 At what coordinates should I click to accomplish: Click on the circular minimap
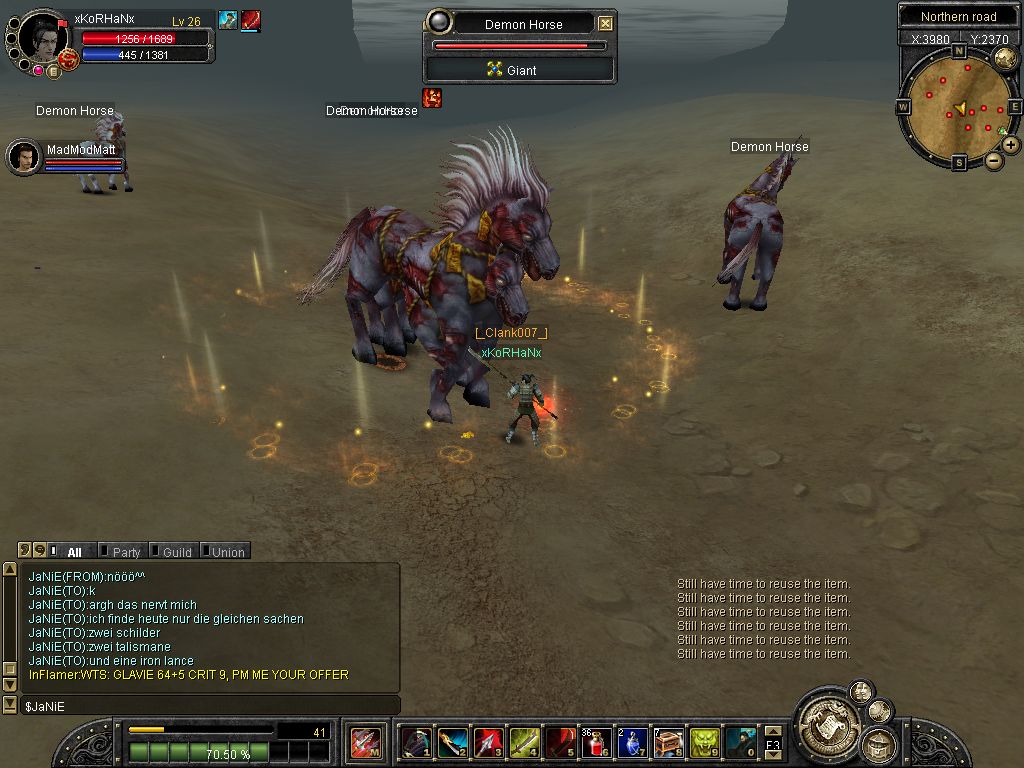click(x=958, y=107)
